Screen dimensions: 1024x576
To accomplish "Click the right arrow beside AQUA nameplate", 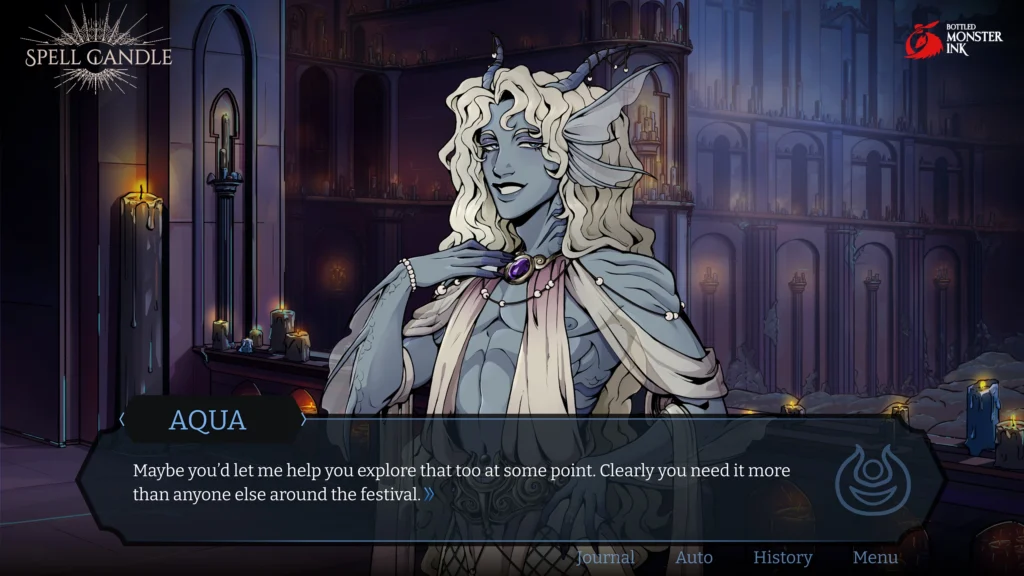I will pos(304,420).
